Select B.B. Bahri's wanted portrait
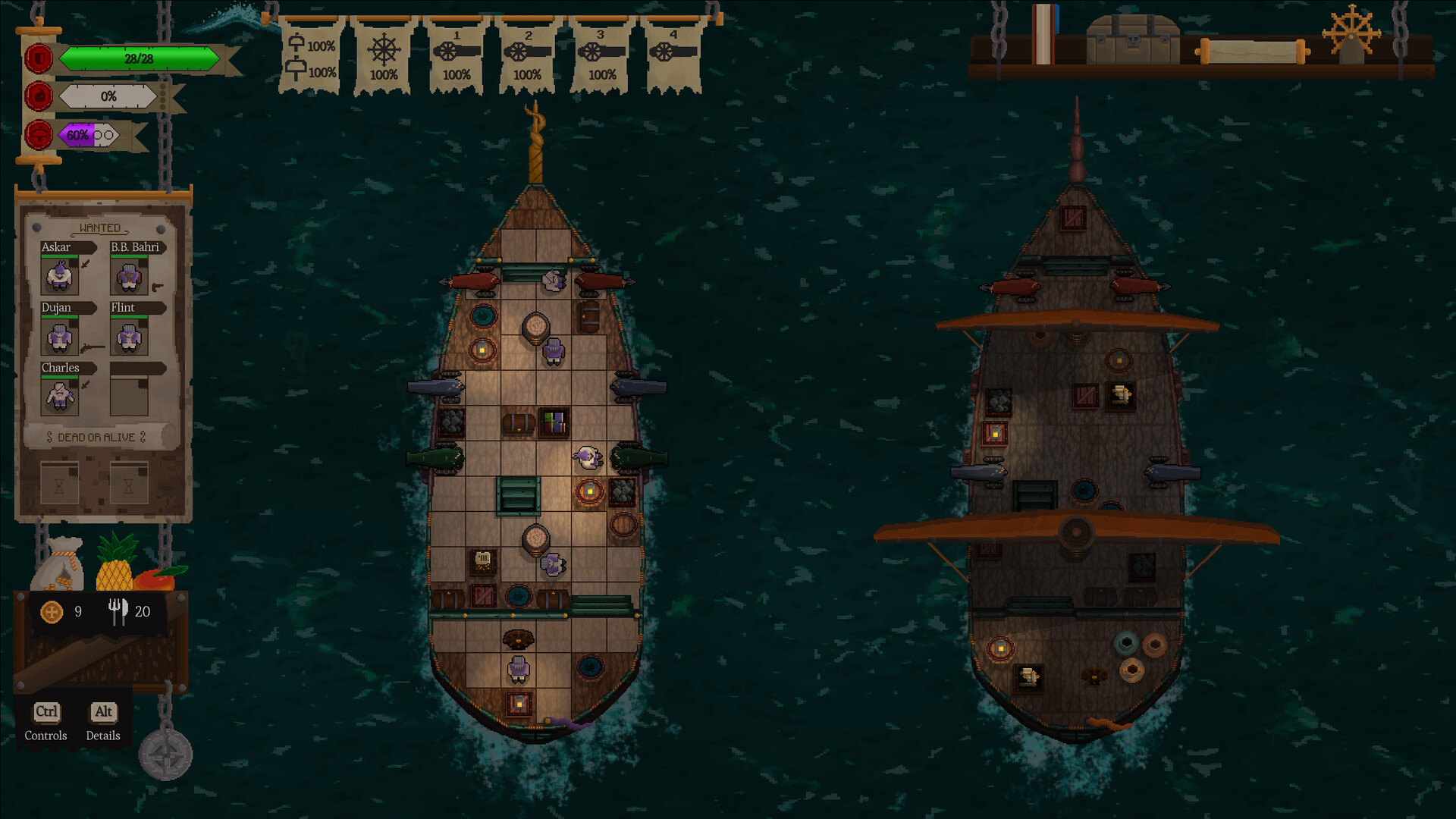This screenshot has width=1456, height=819. coord(129,276)
